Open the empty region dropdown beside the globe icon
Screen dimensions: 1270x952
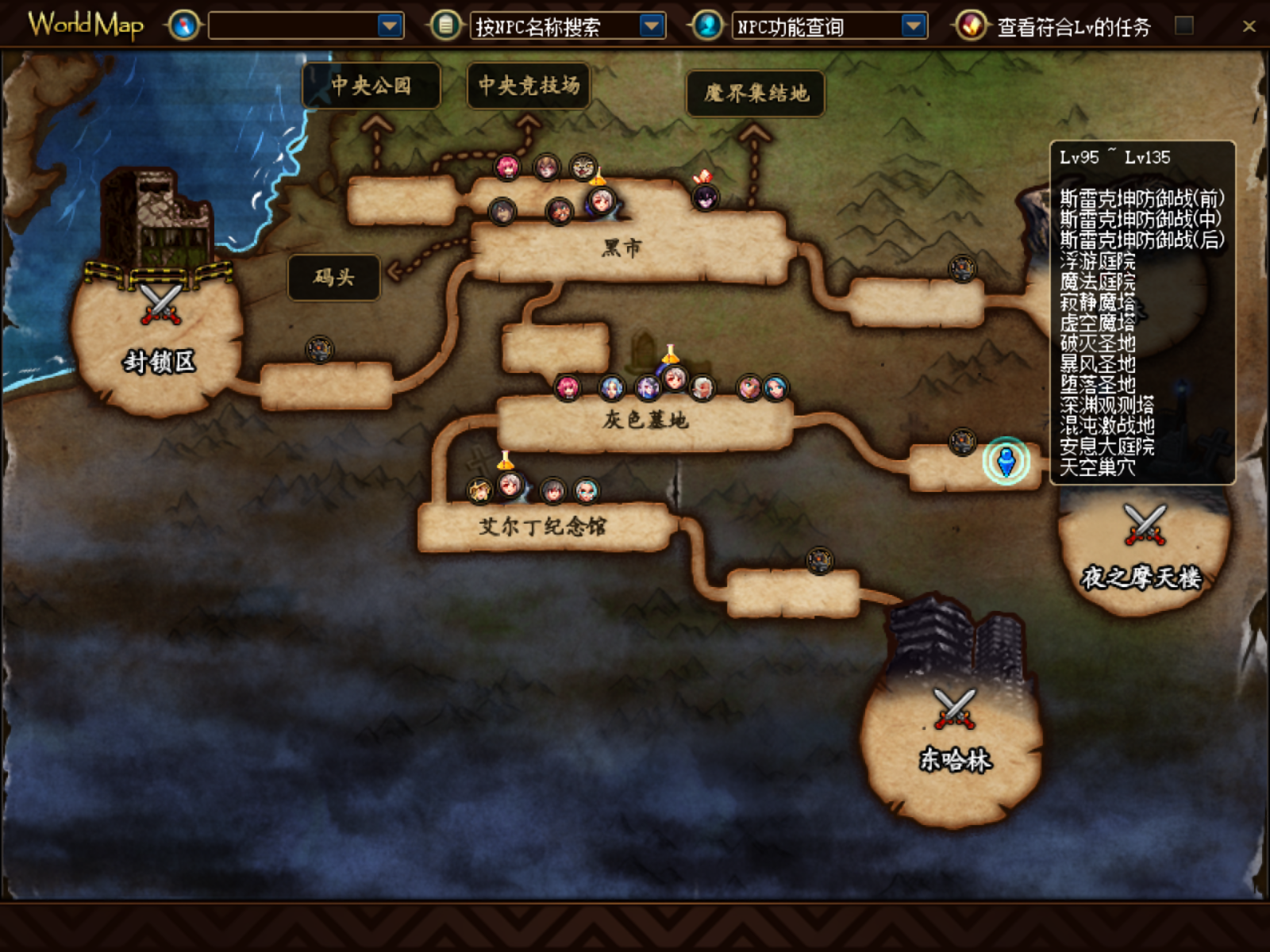[x=389, y=26]
